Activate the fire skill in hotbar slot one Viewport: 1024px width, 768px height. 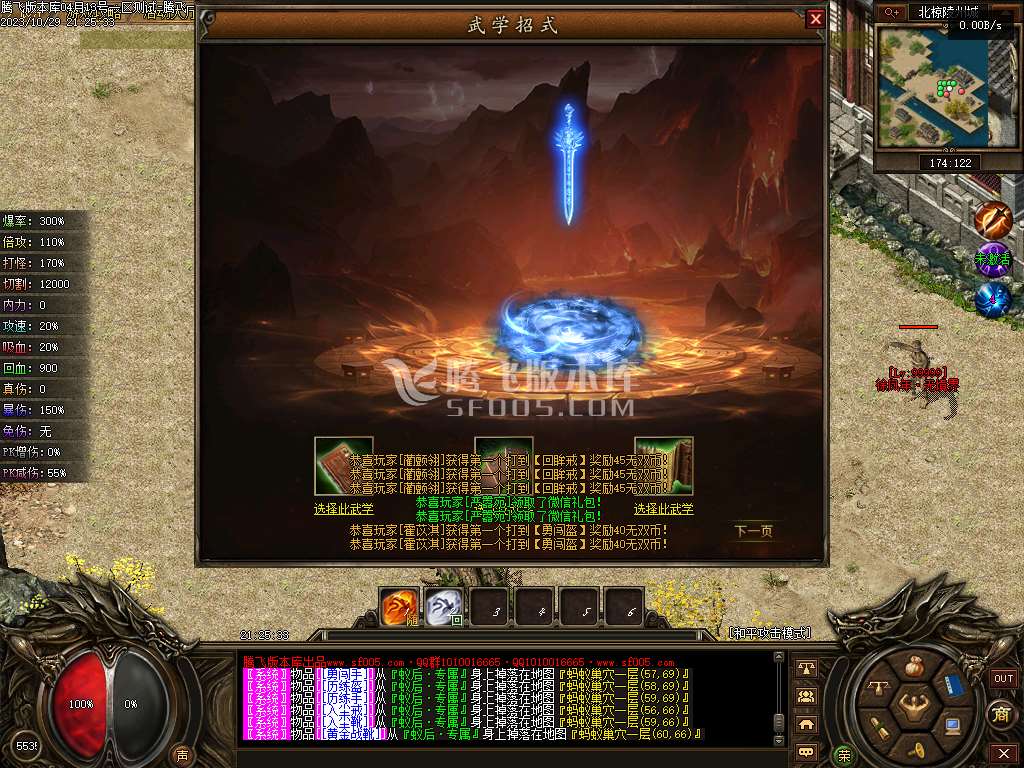pos(400,606)
